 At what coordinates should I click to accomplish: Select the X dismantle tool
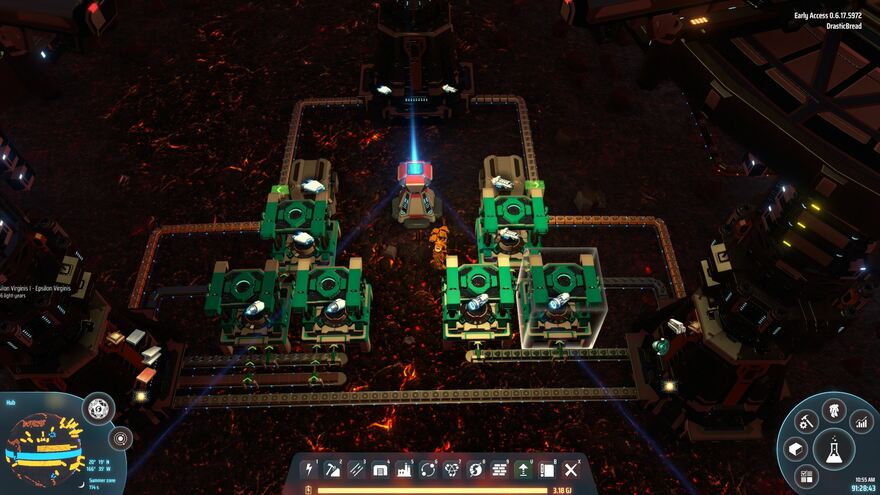pyautogui.click(x=571, y=469)
